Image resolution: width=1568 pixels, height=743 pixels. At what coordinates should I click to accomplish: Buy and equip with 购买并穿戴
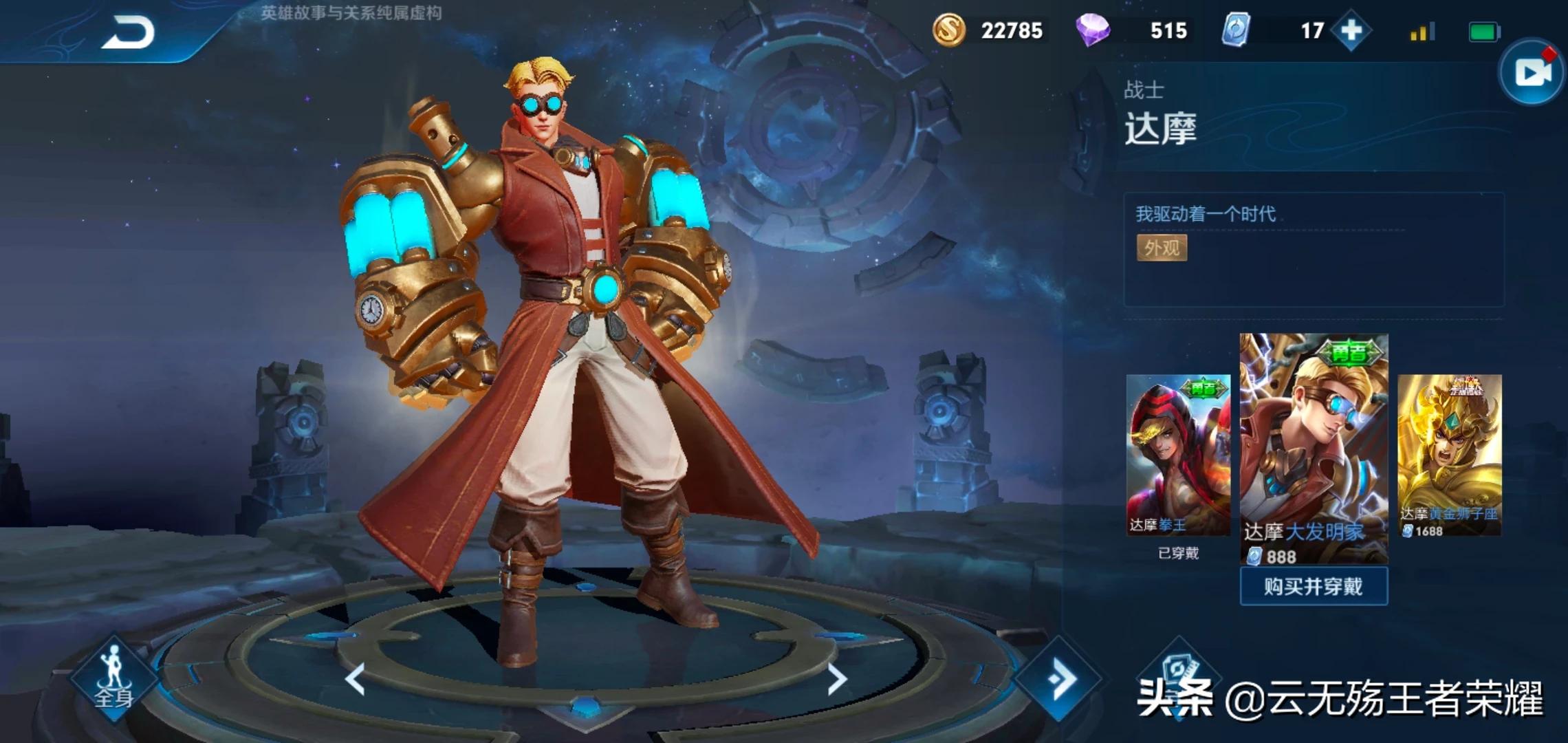pos(1314,586)
